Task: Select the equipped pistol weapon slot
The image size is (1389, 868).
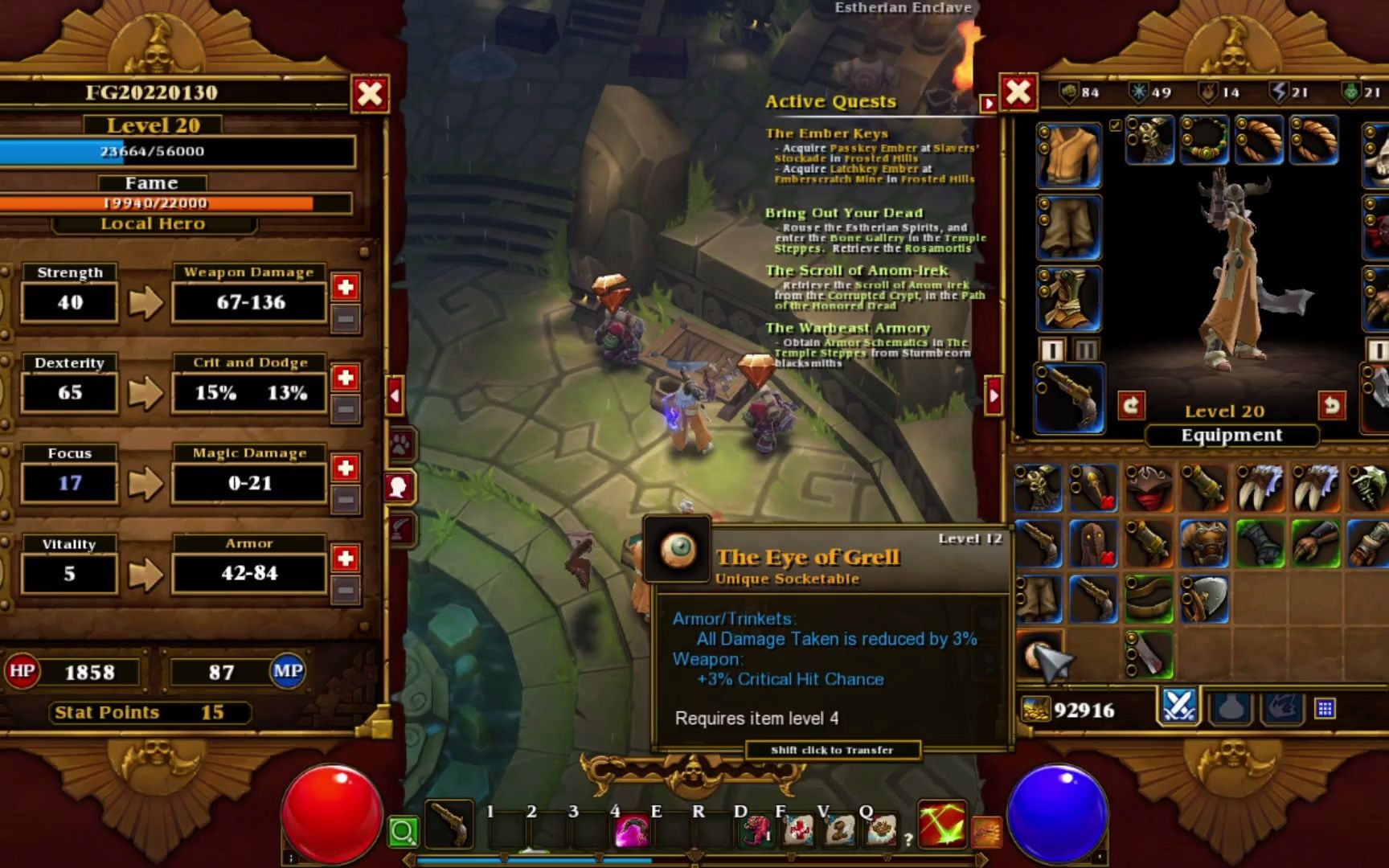Action: (x=1070, y=398)
